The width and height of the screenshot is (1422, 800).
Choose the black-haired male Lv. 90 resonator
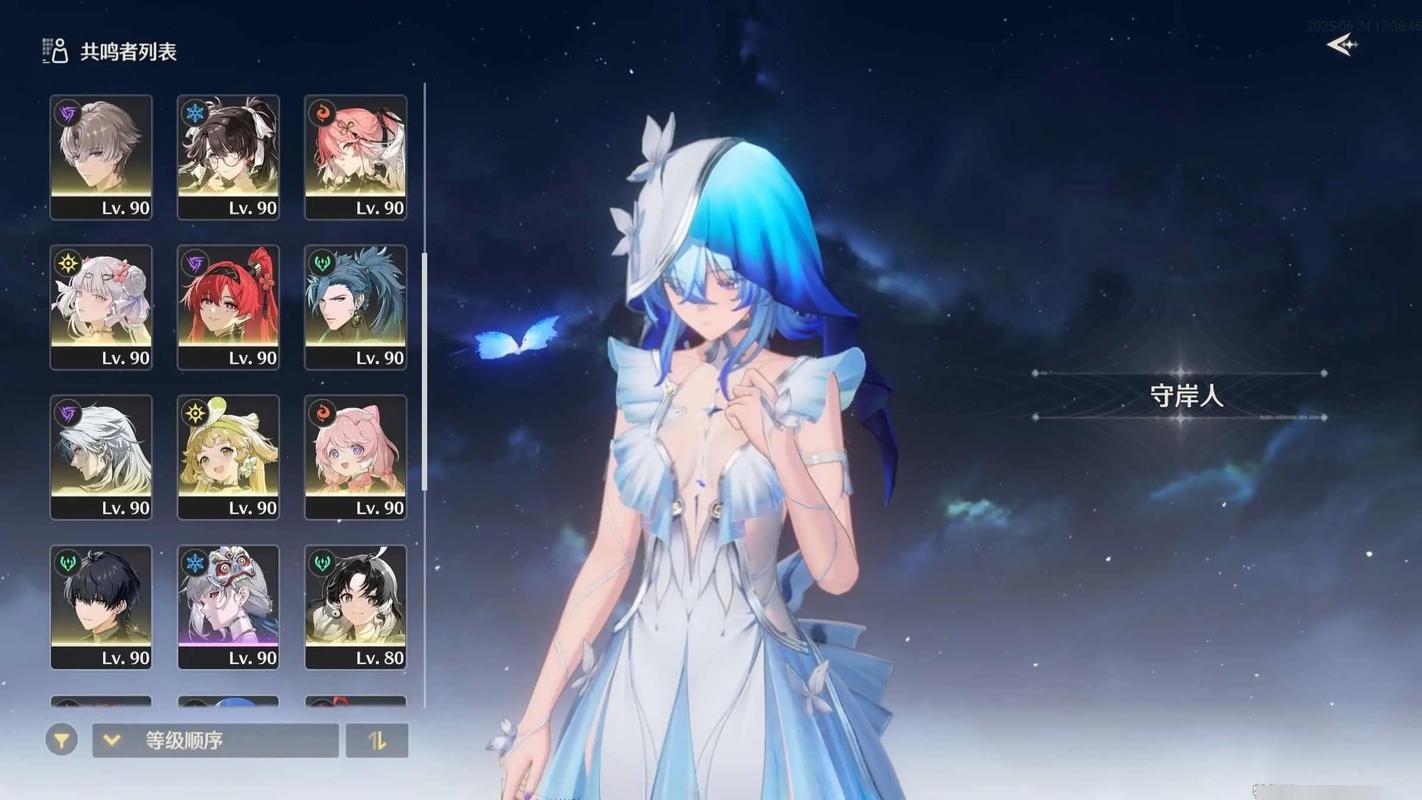pyautogui.click(x=101, y=607)
